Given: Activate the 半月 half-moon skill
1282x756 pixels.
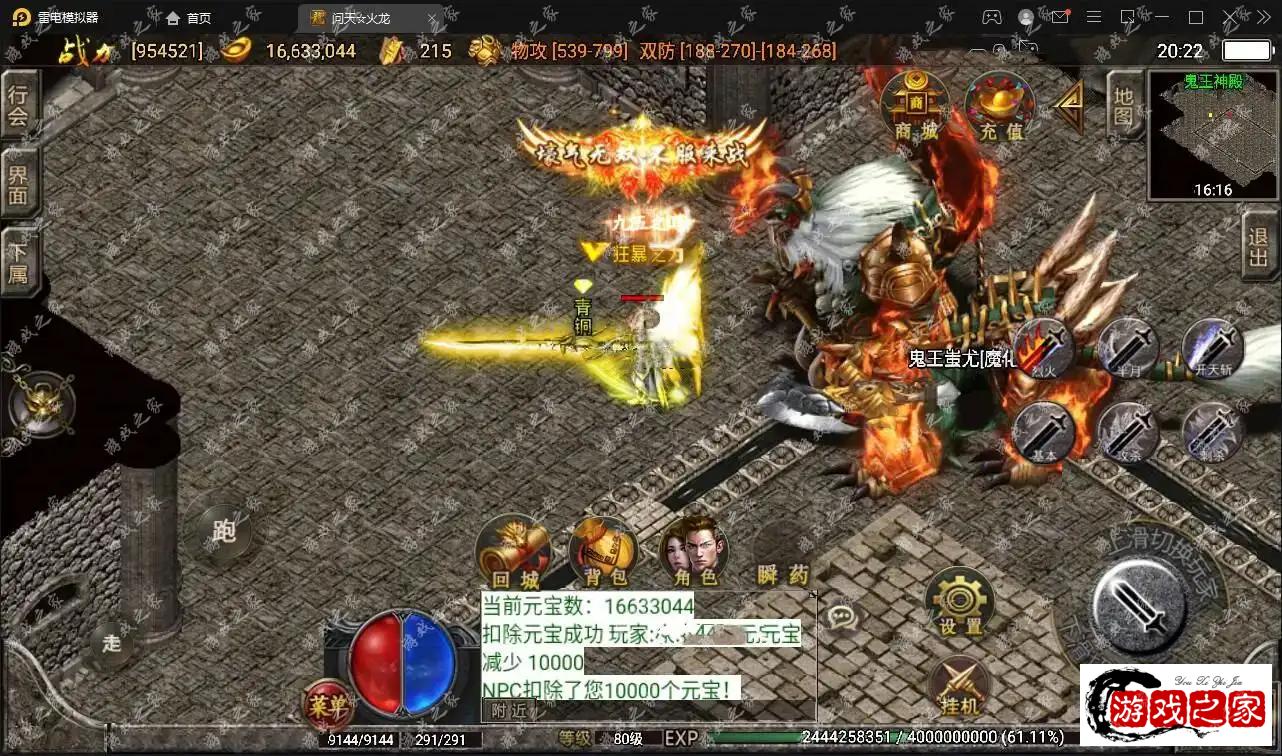Looking at the screenshot, I should point(1128,347).
